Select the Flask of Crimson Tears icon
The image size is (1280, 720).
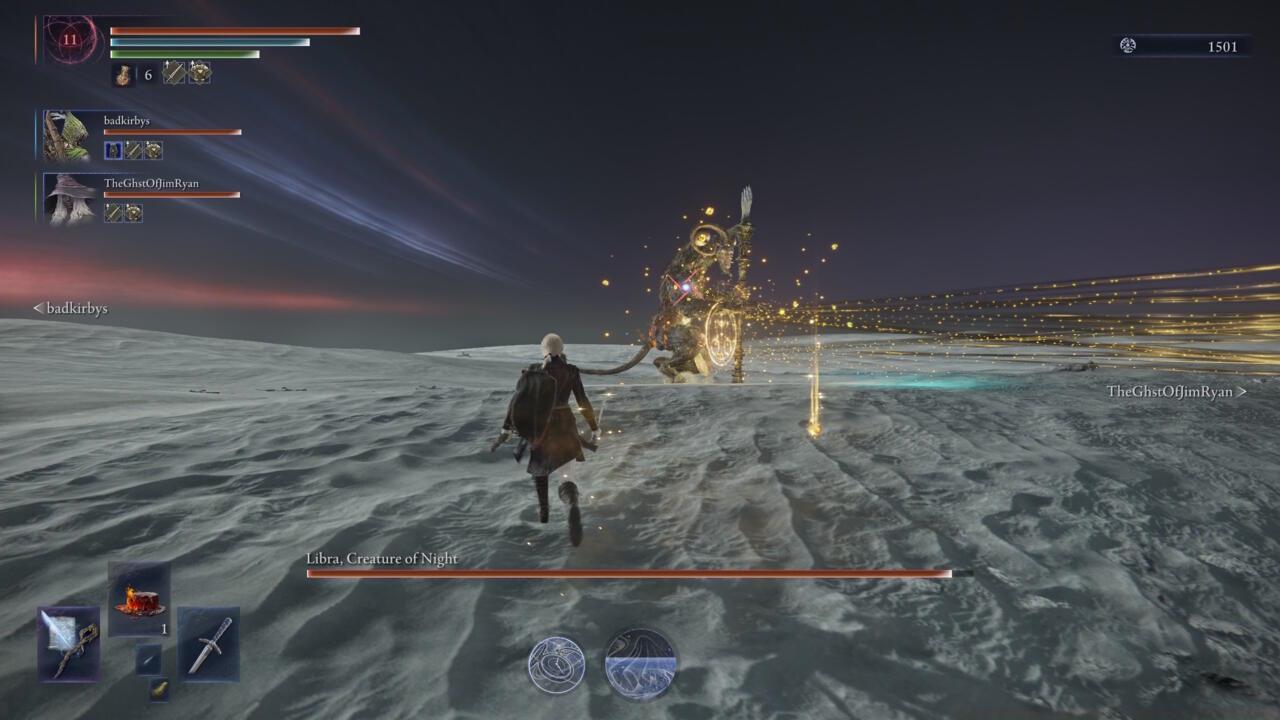click(x=138, y=598)
